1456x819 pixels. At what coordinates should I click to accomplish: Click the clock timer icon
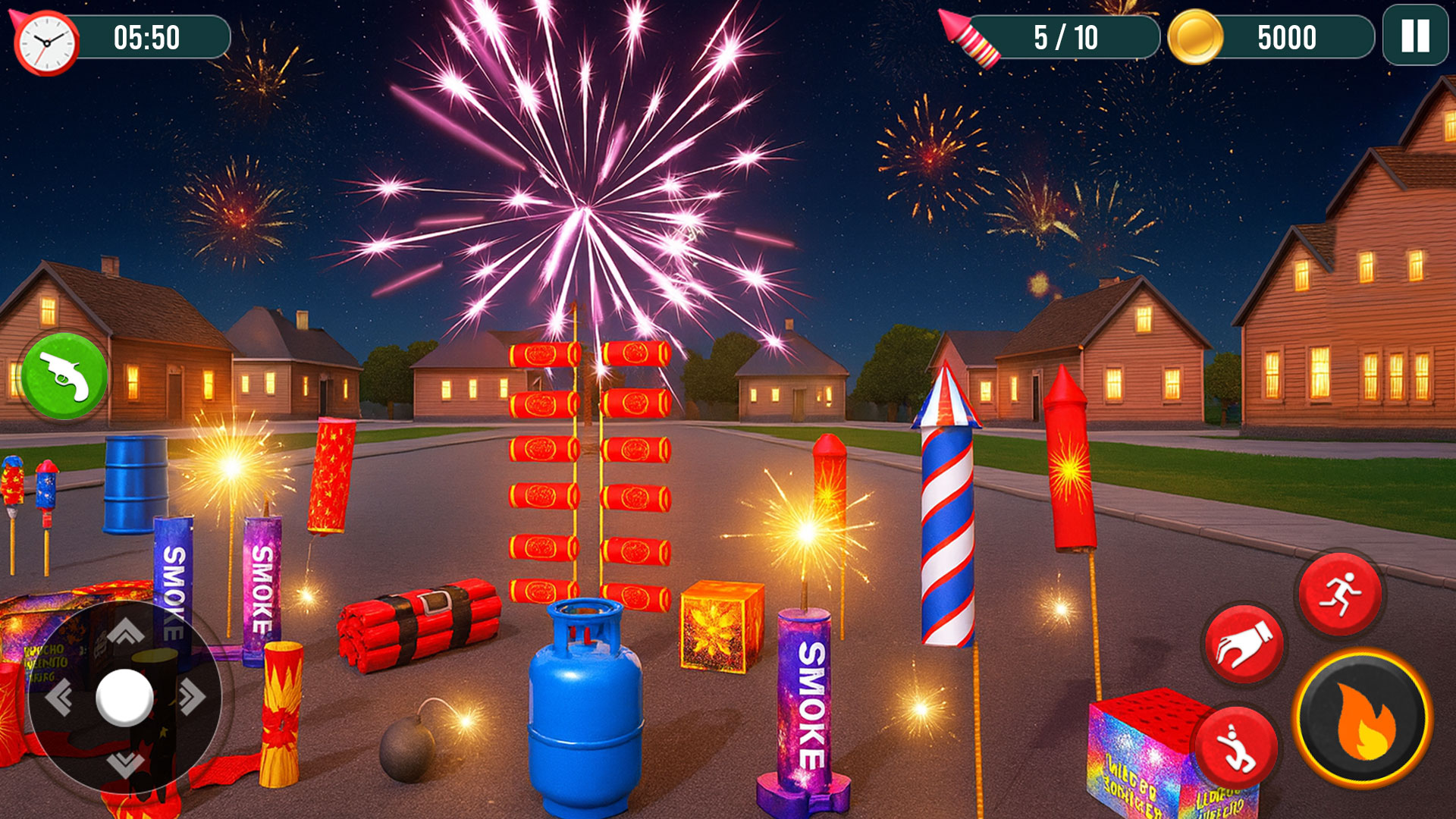[47, 41]
